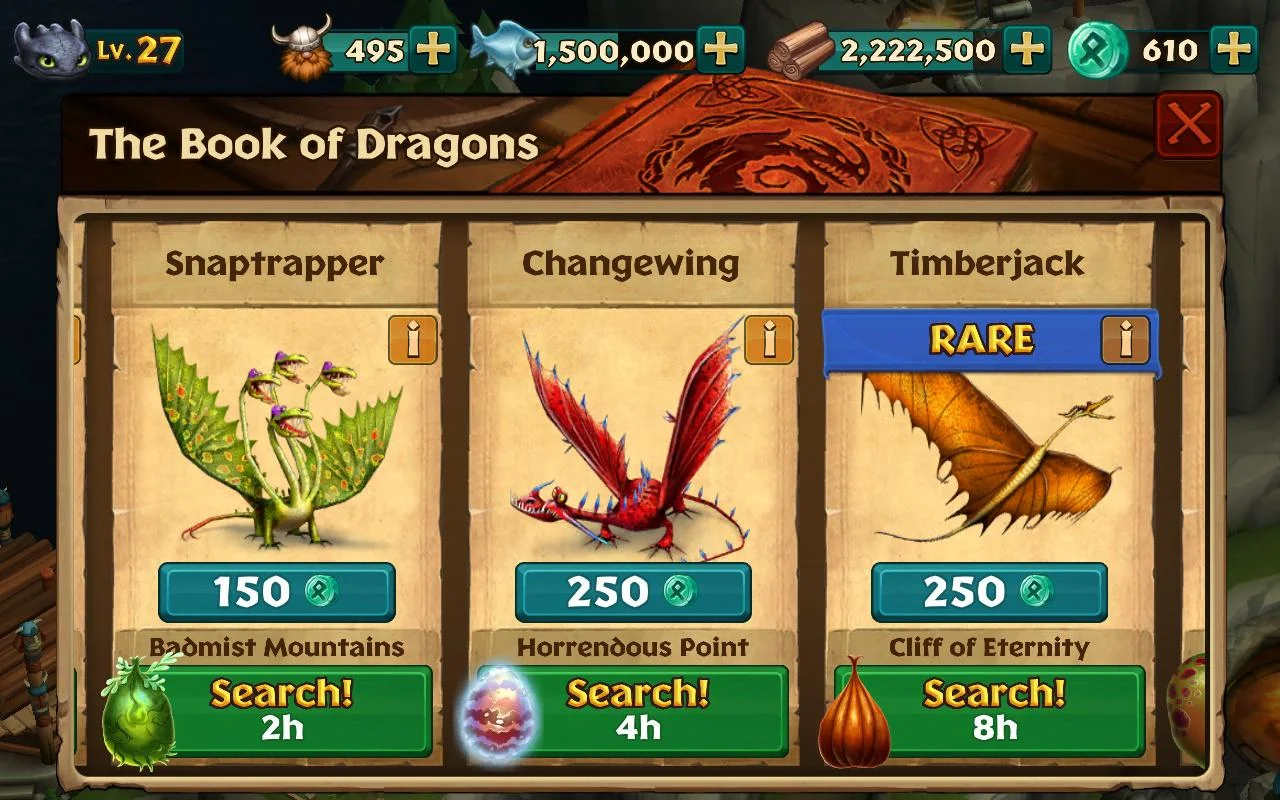Buy Snaptrapper for 150 runes

click(278, 591)
